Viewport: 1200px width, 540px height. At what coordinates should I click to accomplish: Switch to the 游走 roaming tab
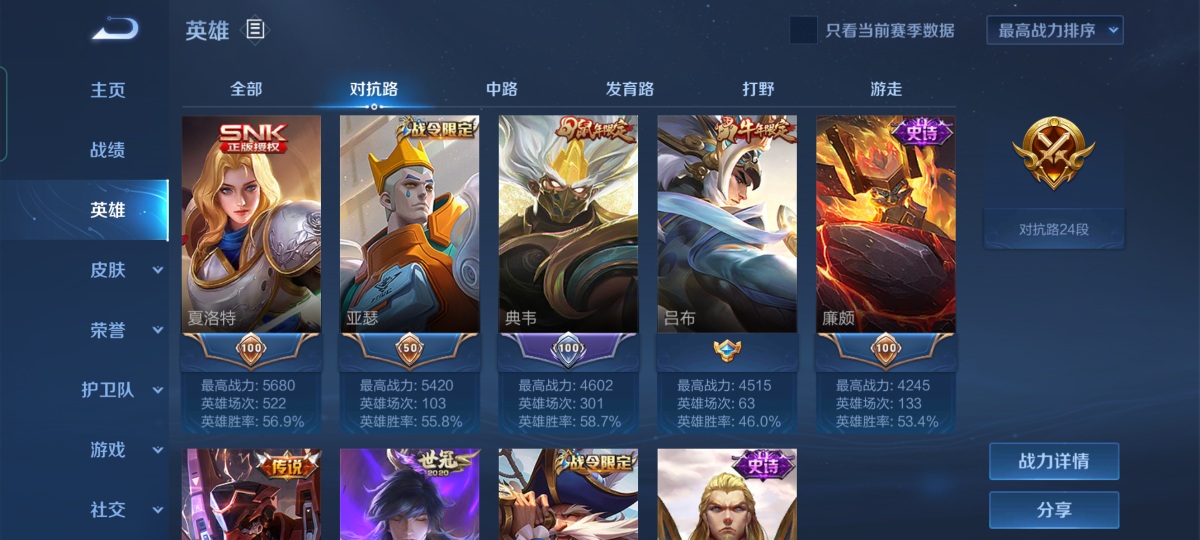(886, 89)
